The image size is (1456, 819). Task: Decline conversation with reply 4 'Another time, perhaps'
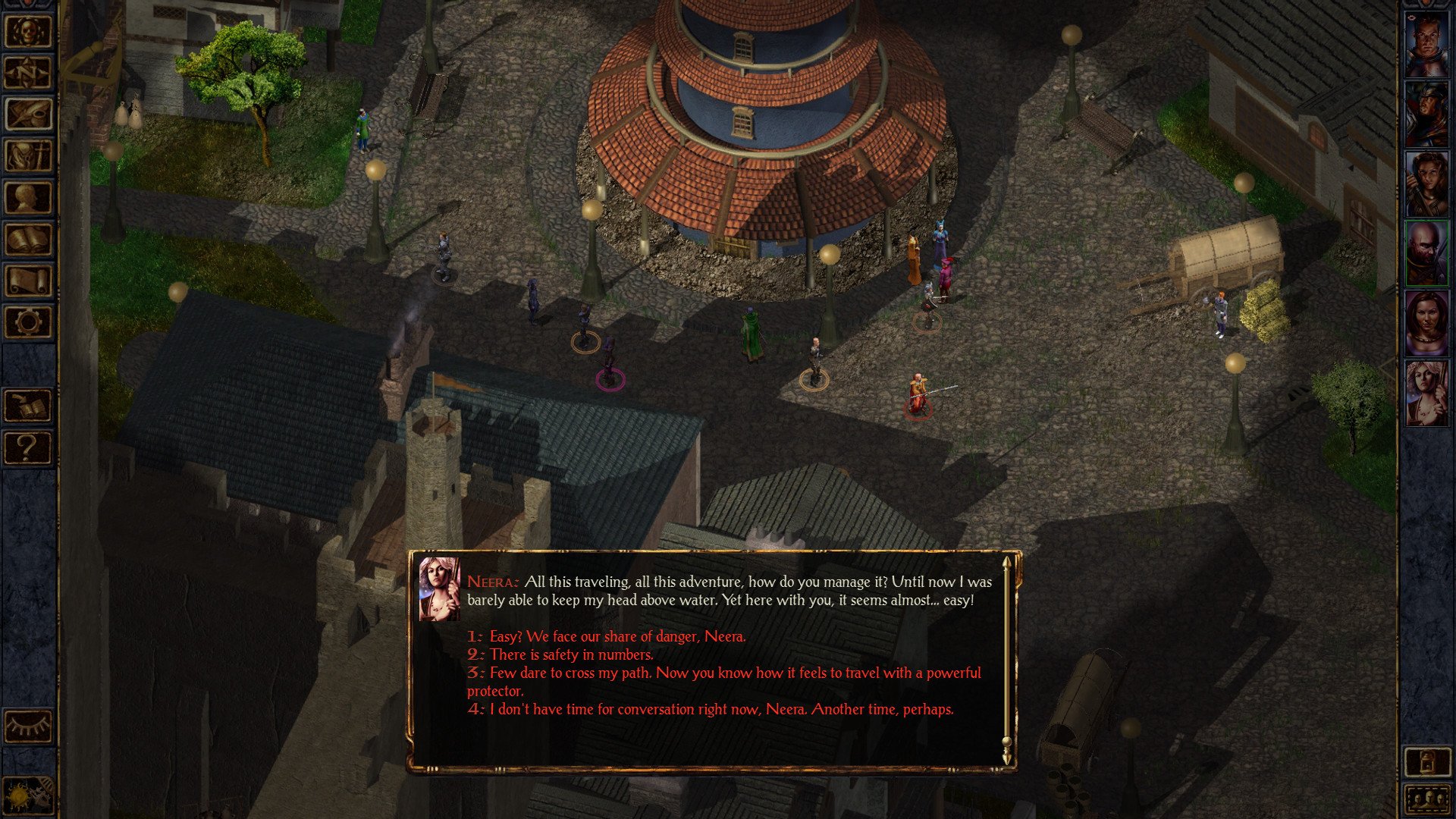[x=720, y=710]
